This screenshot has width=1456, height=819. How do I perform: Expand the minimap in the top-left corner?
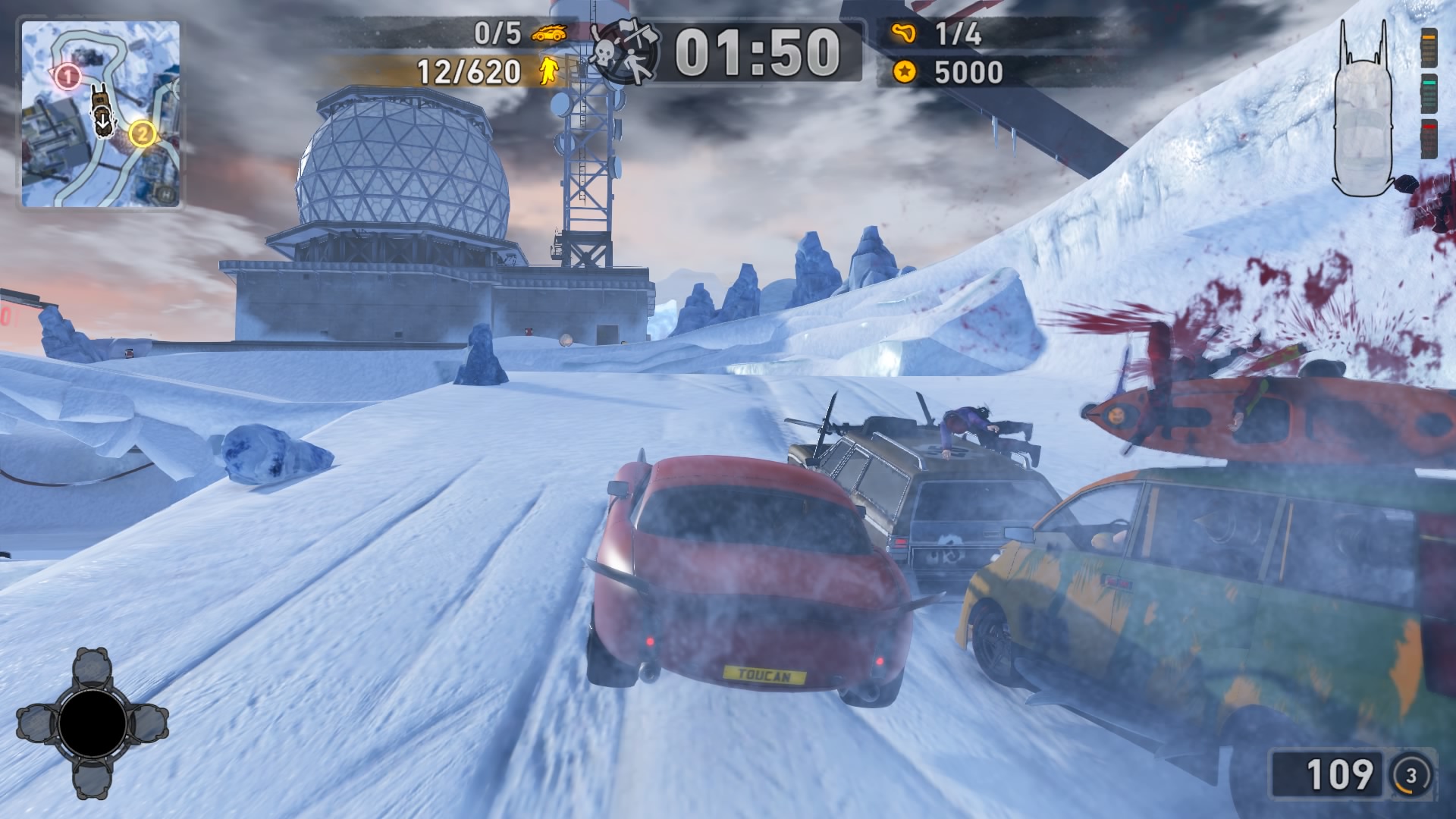pyautogui.click(x=105, y=114)
